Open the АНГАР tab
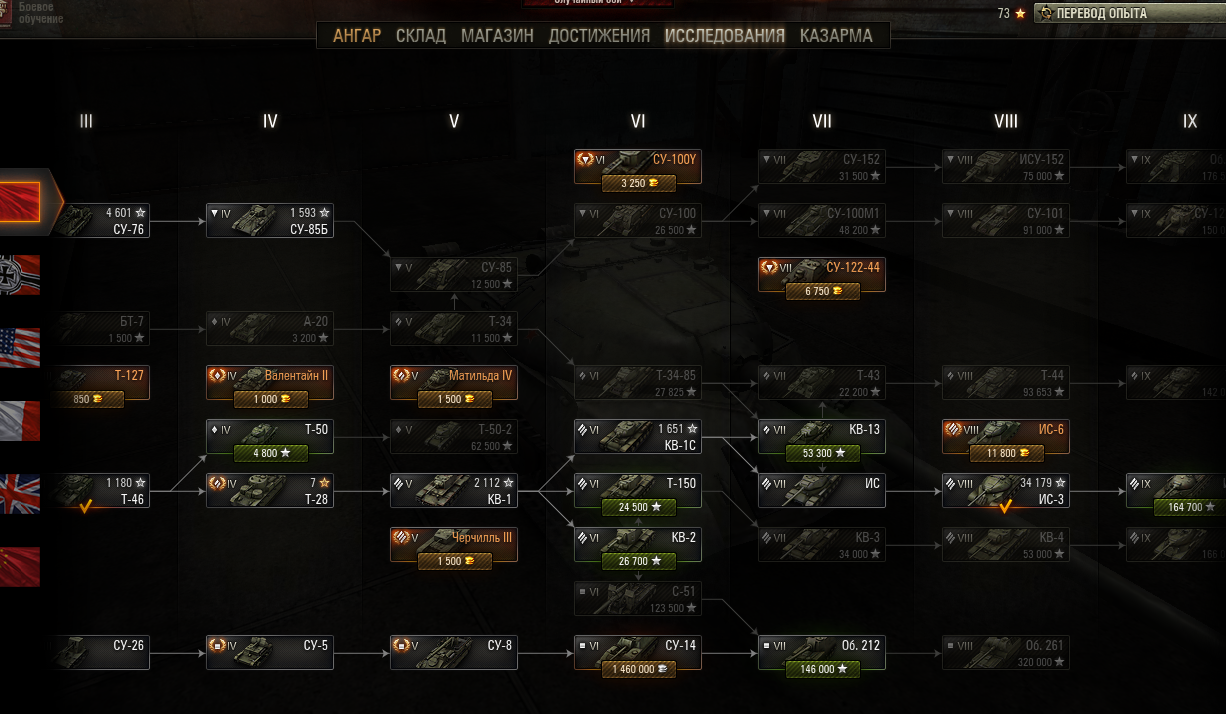 coord(357,36)
